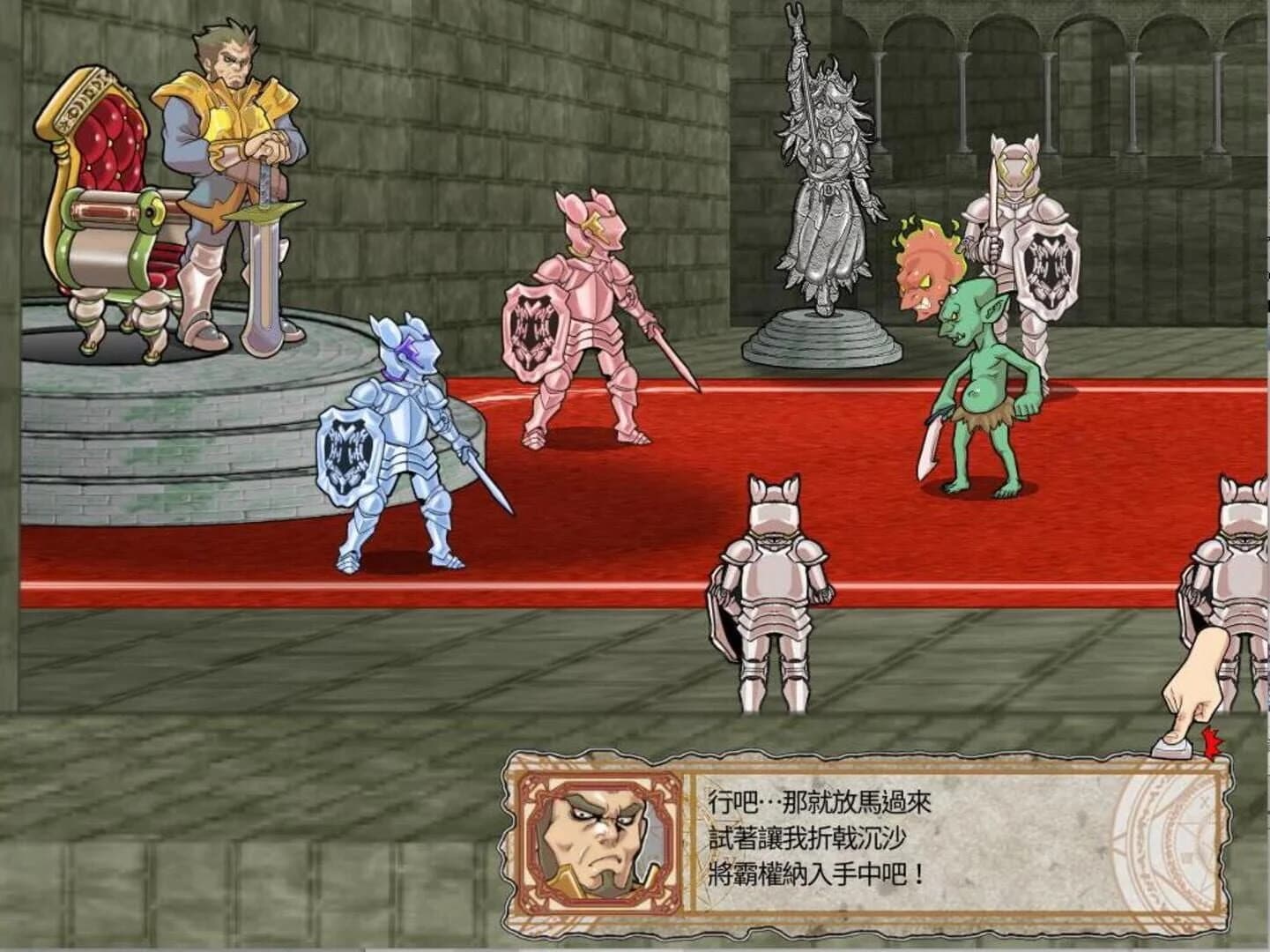Screen dimensions: 1270x952
Task: Click the green goblin with flaming hair
Action: (x=978, y=370)
